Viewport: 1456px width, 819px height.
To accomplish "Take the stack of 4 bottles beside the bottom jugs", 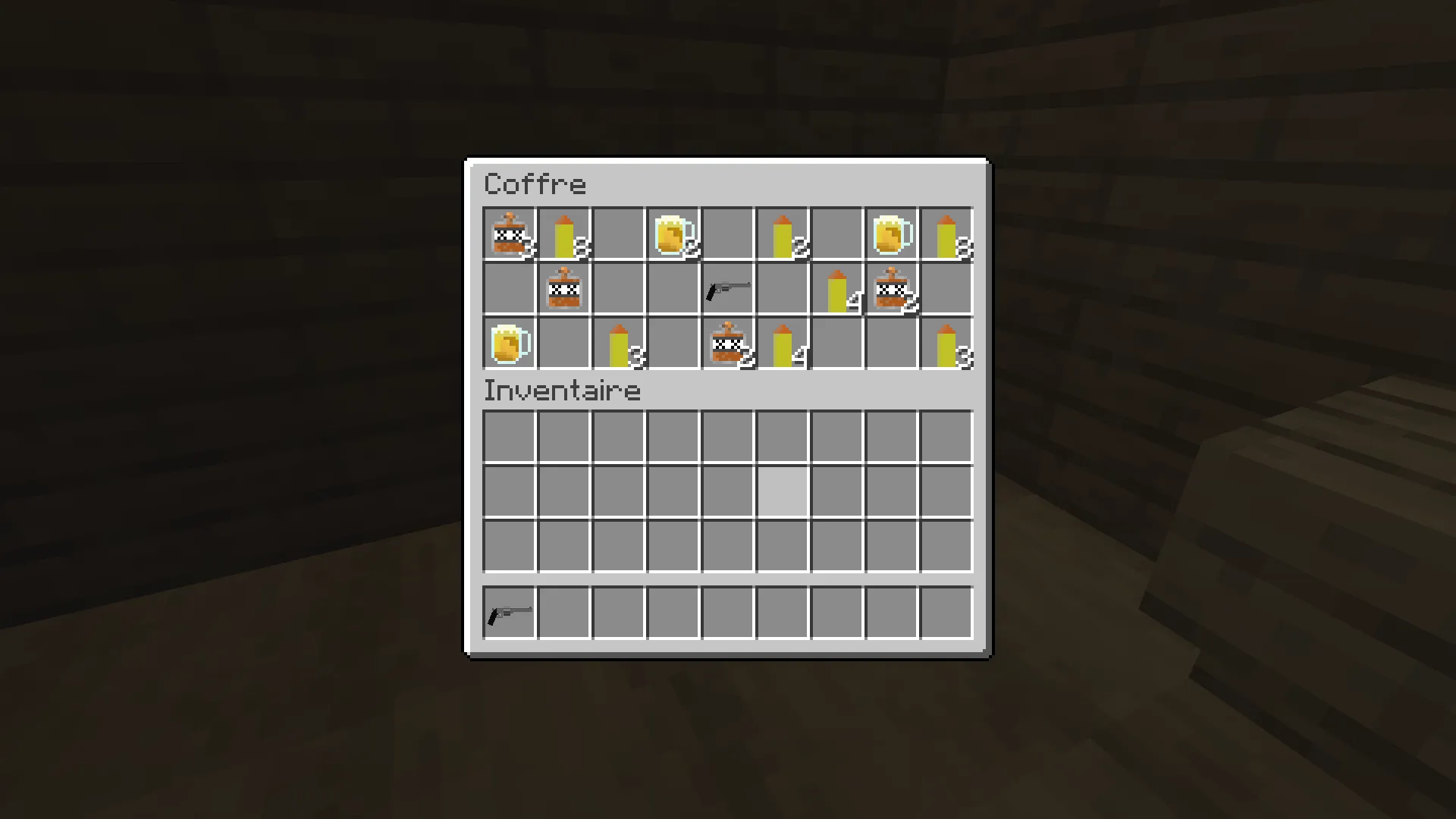I will coord(781,344).
